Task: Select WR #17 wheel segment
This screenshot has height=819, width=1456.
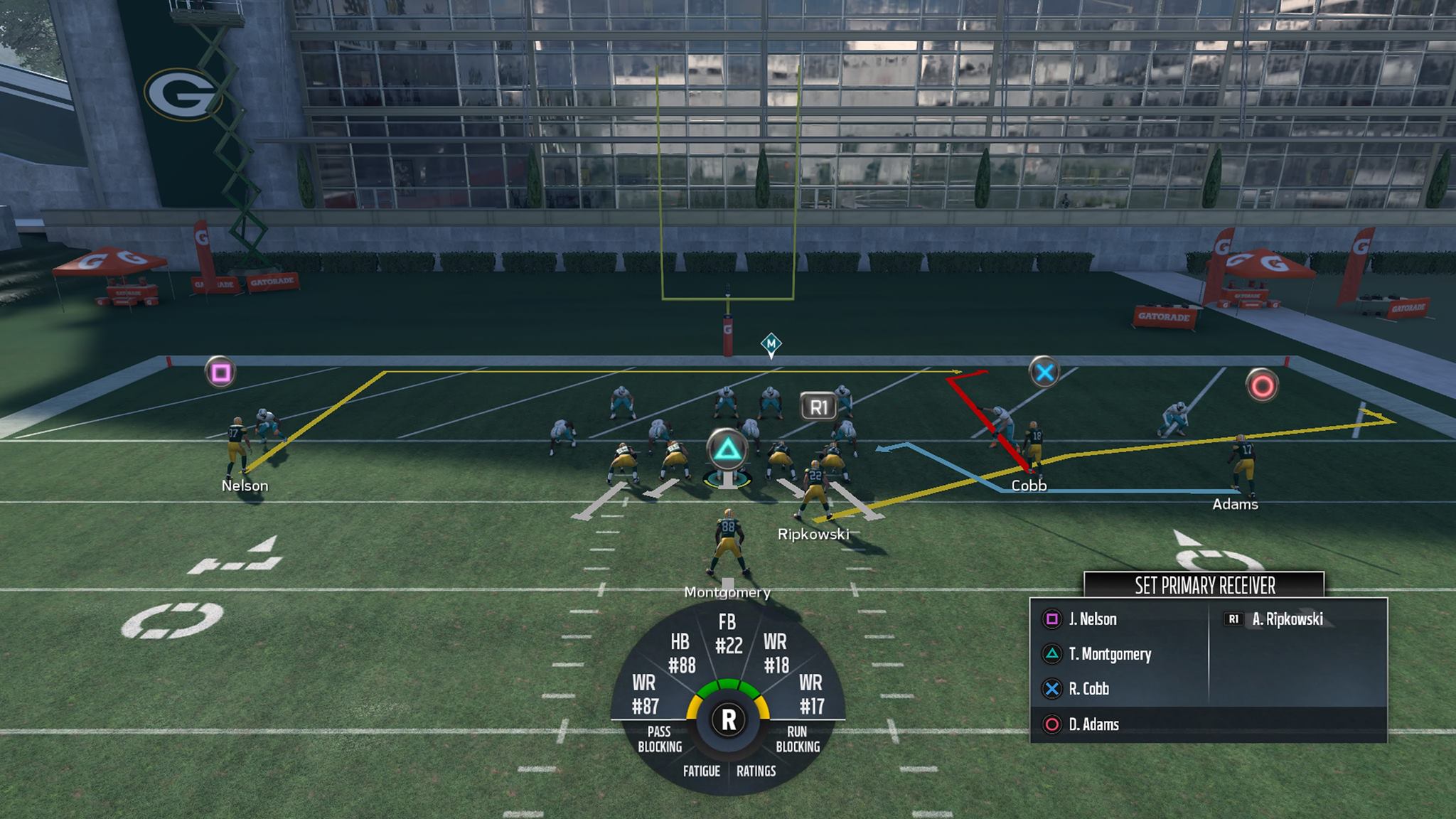Action: click(x=811, y=695)
